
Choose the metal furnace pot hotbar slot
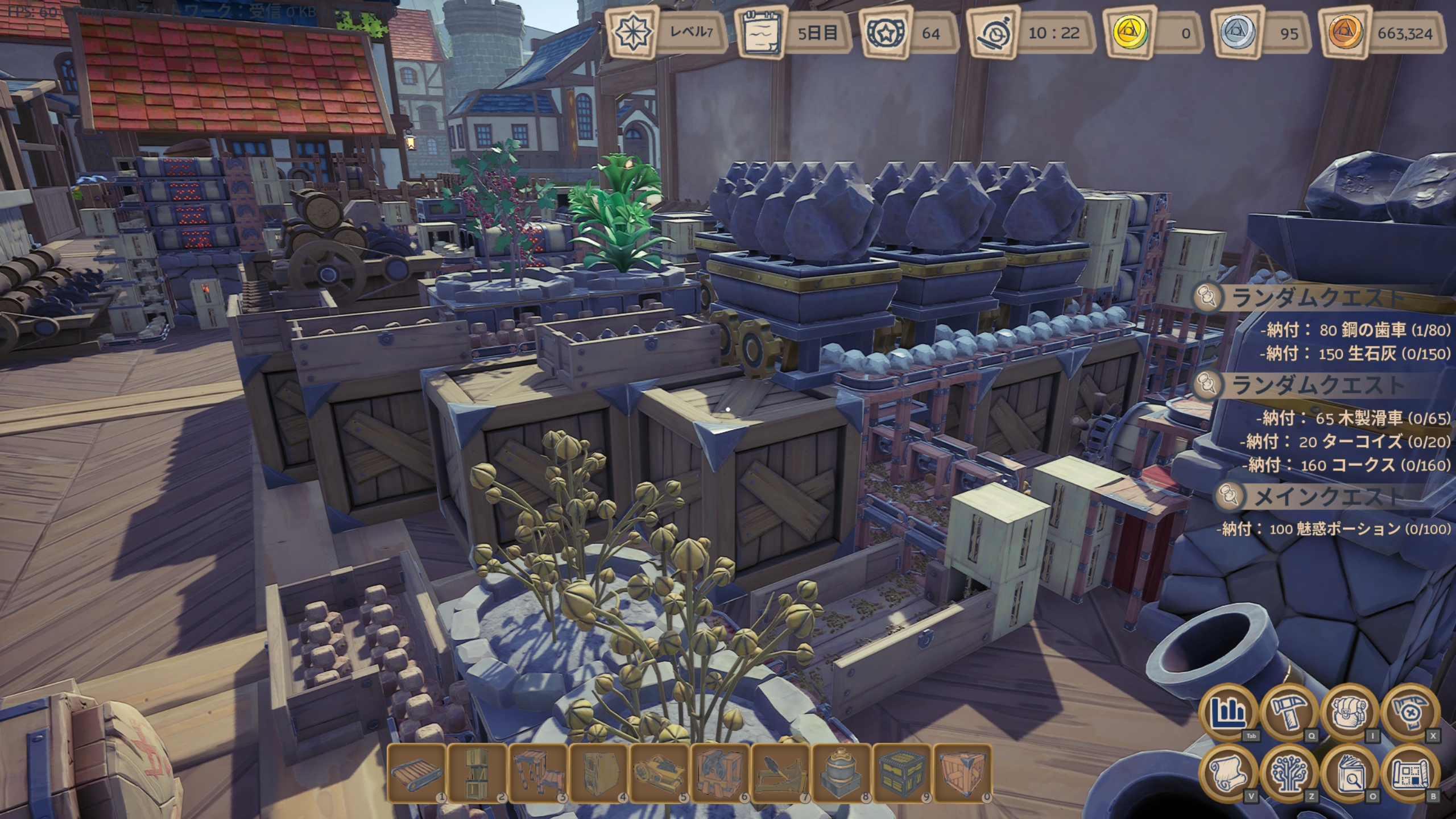point(842,773)
